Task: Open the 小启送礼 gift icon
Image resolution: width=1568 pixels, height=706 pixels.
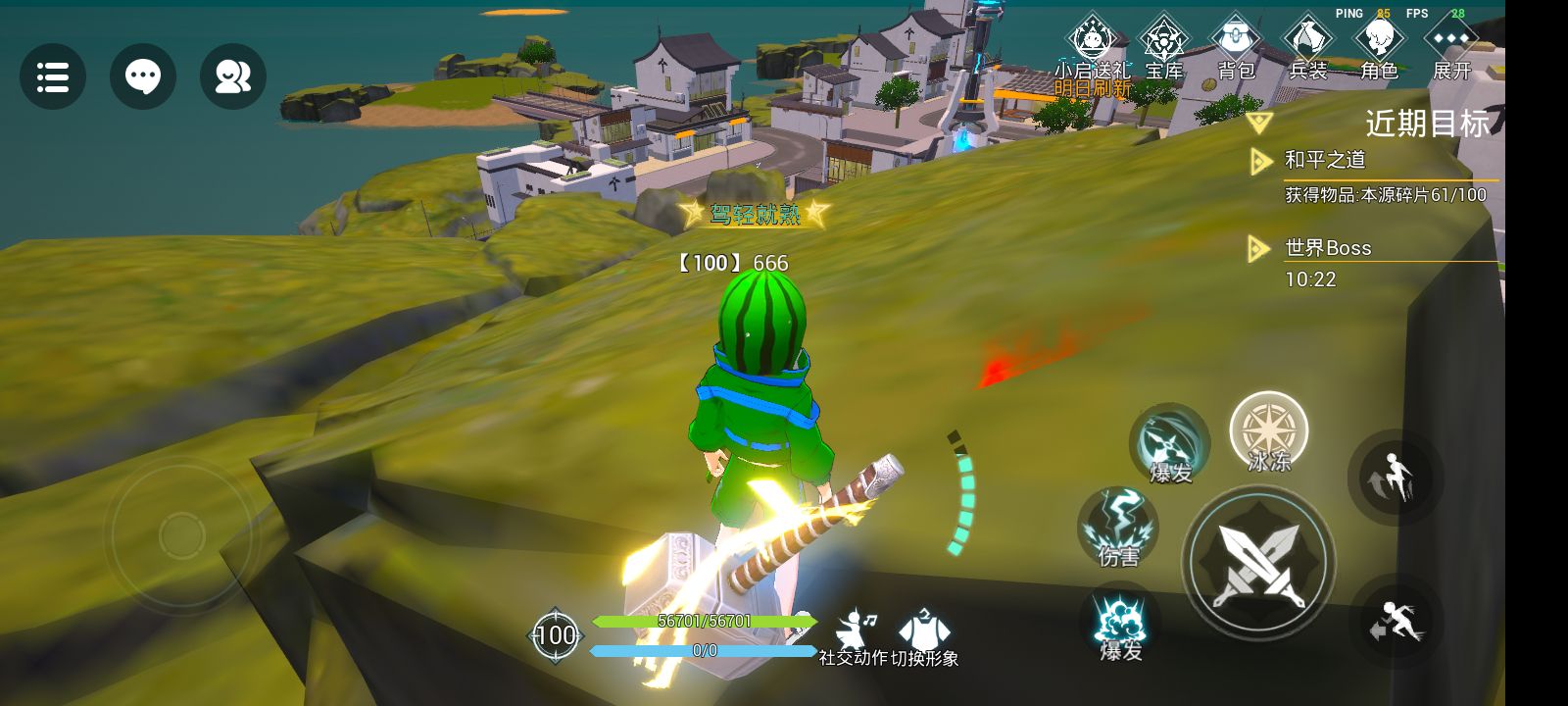Action: pyautogui.click(x=1092, y=44)
